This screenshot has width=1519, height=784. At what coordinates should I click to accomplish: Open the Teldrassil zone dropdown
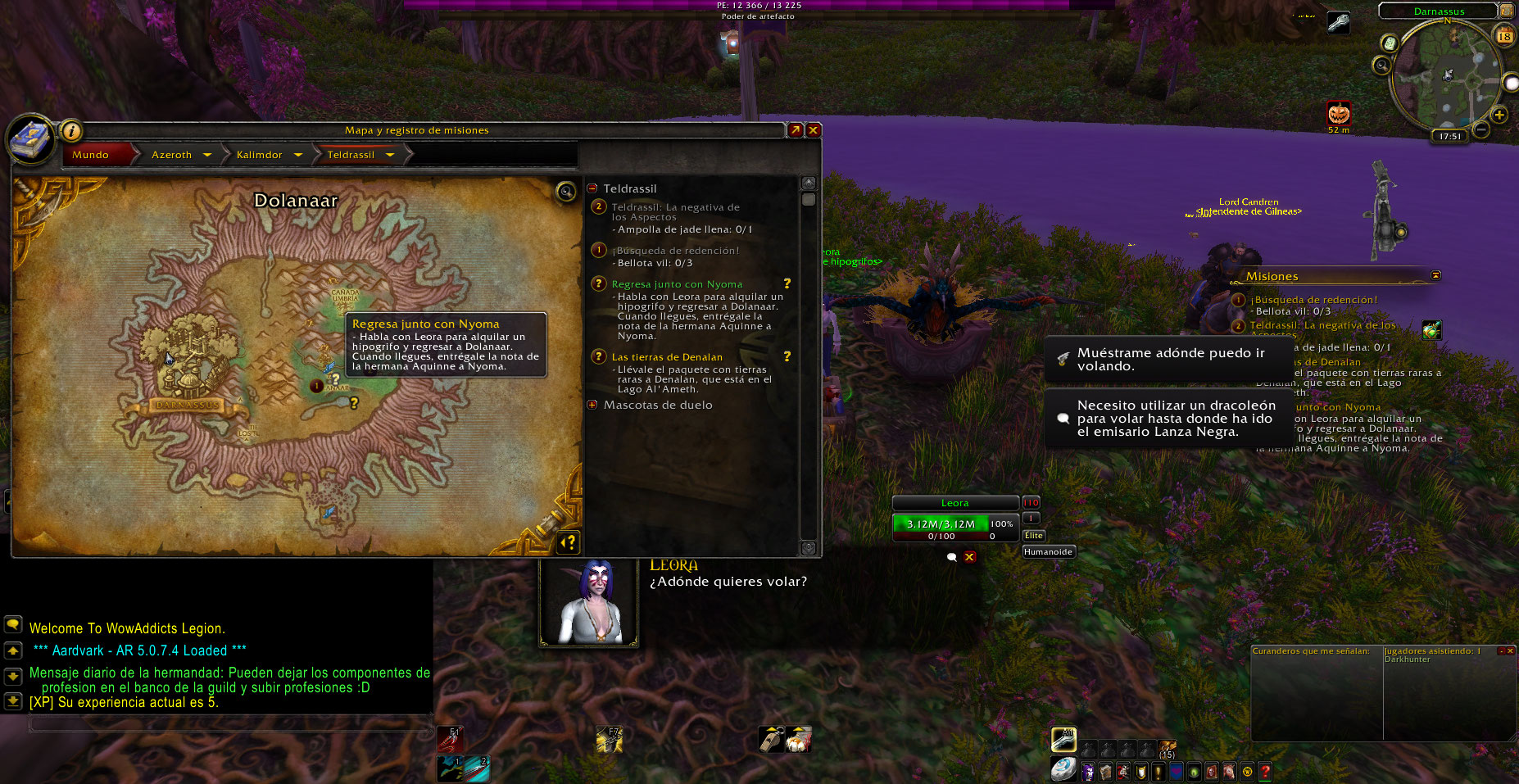pos(390,155)
